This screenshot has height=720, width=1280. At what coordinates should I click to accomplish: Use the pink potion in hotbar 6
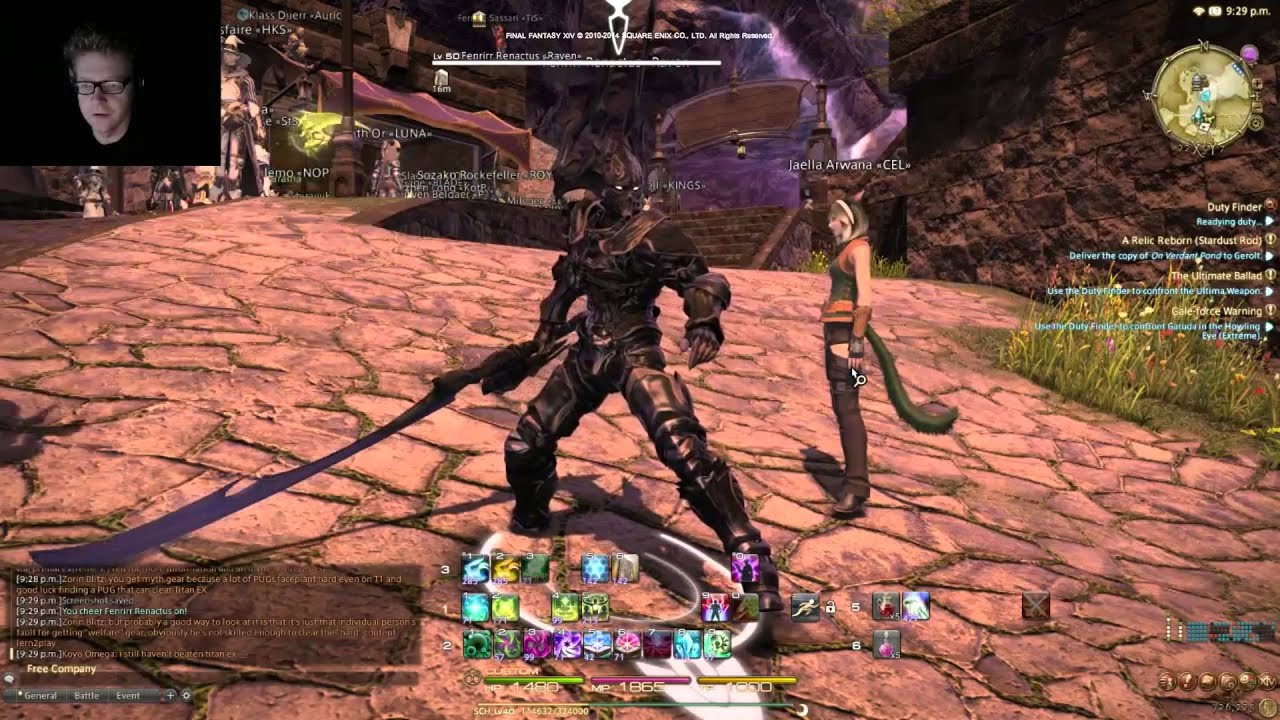pos(886,645)
